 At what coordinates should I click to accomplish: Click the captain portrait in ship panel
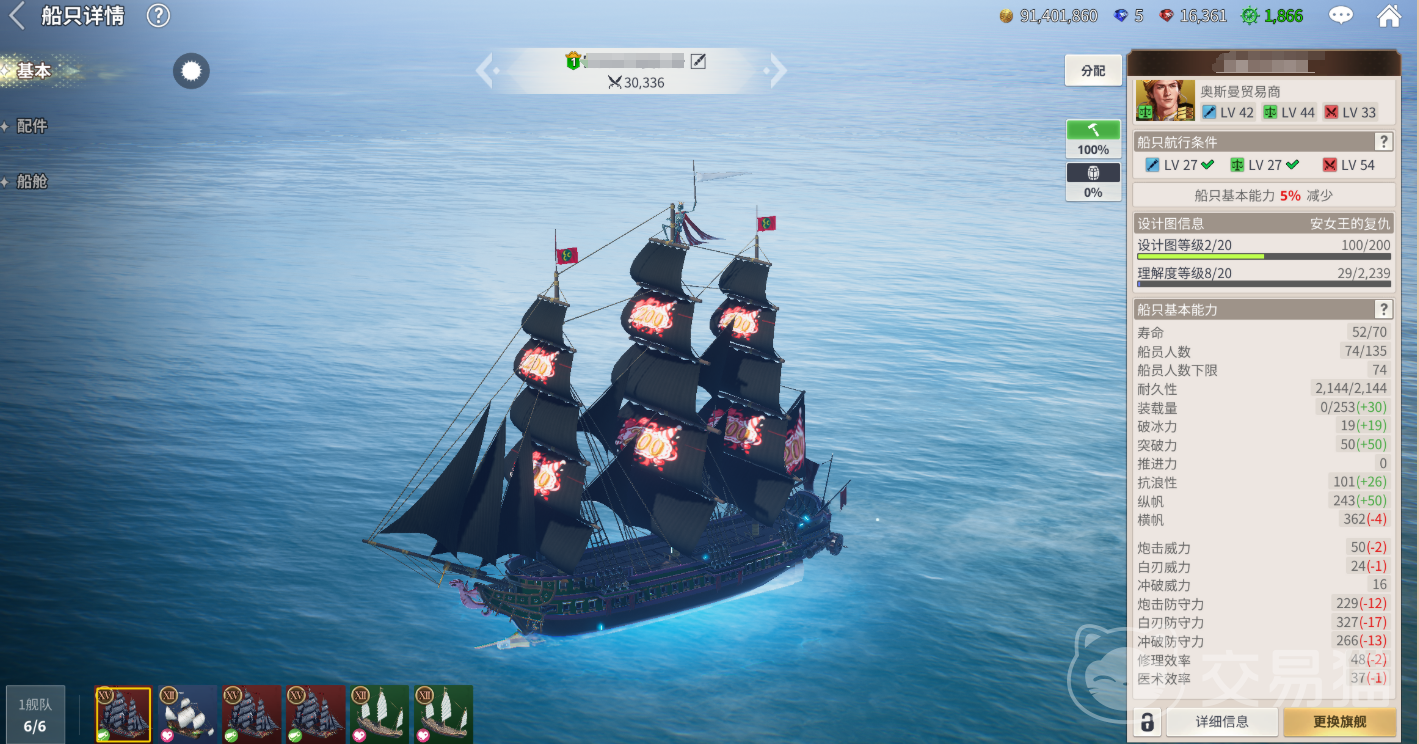click(1165, 101)
